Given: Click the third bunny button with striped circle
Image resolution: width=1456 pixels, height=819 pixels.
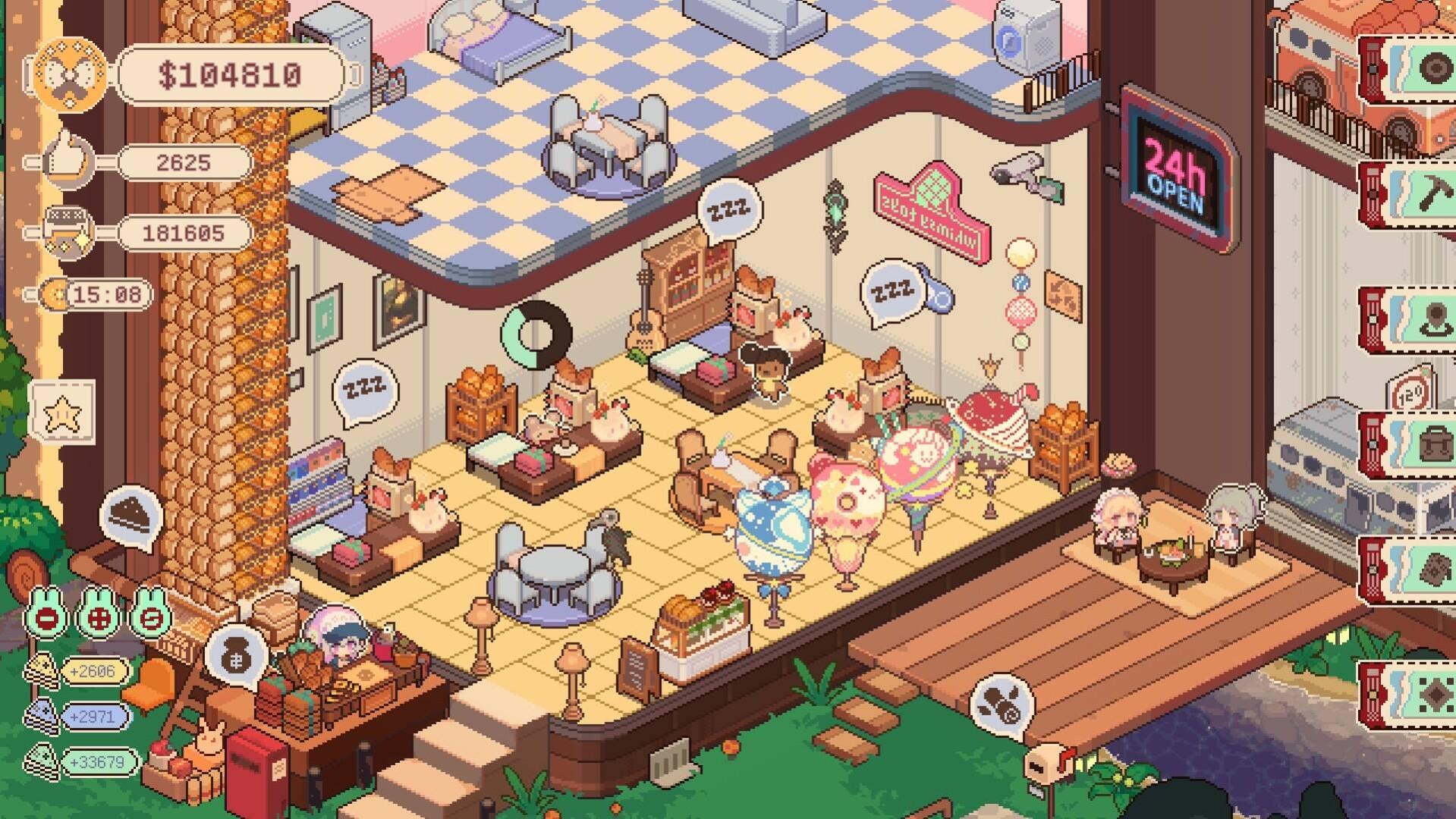Looking at the screenshot, I should (150, 615).
